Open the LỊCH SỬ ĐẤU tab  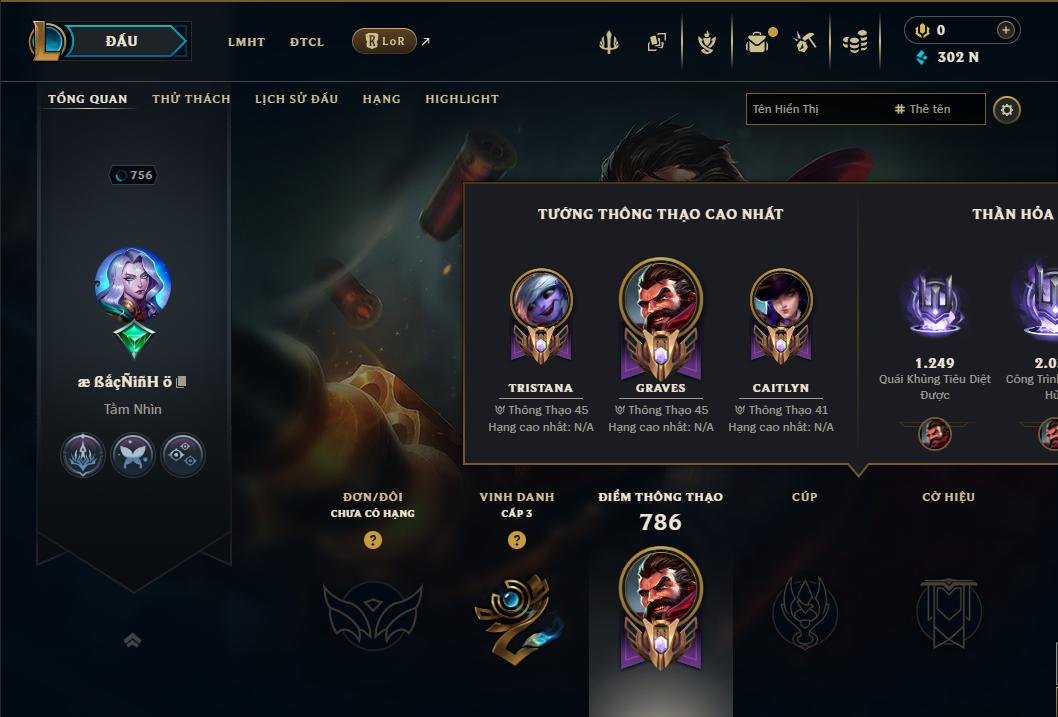[x=296, y=99]
